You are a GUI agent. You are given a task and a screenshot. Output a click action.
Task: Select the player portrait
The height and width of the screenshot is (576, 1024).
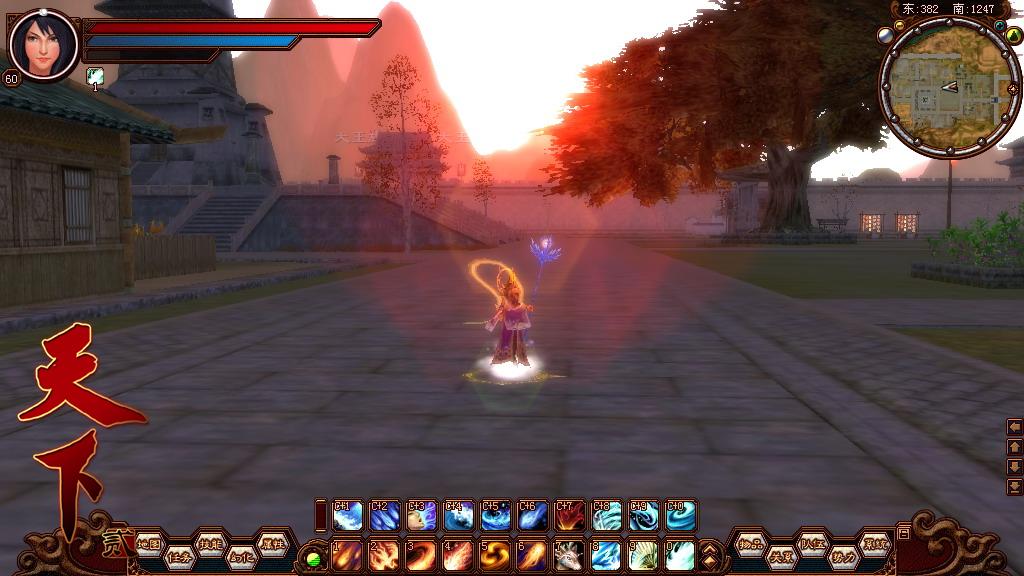[x=43, y=45]
